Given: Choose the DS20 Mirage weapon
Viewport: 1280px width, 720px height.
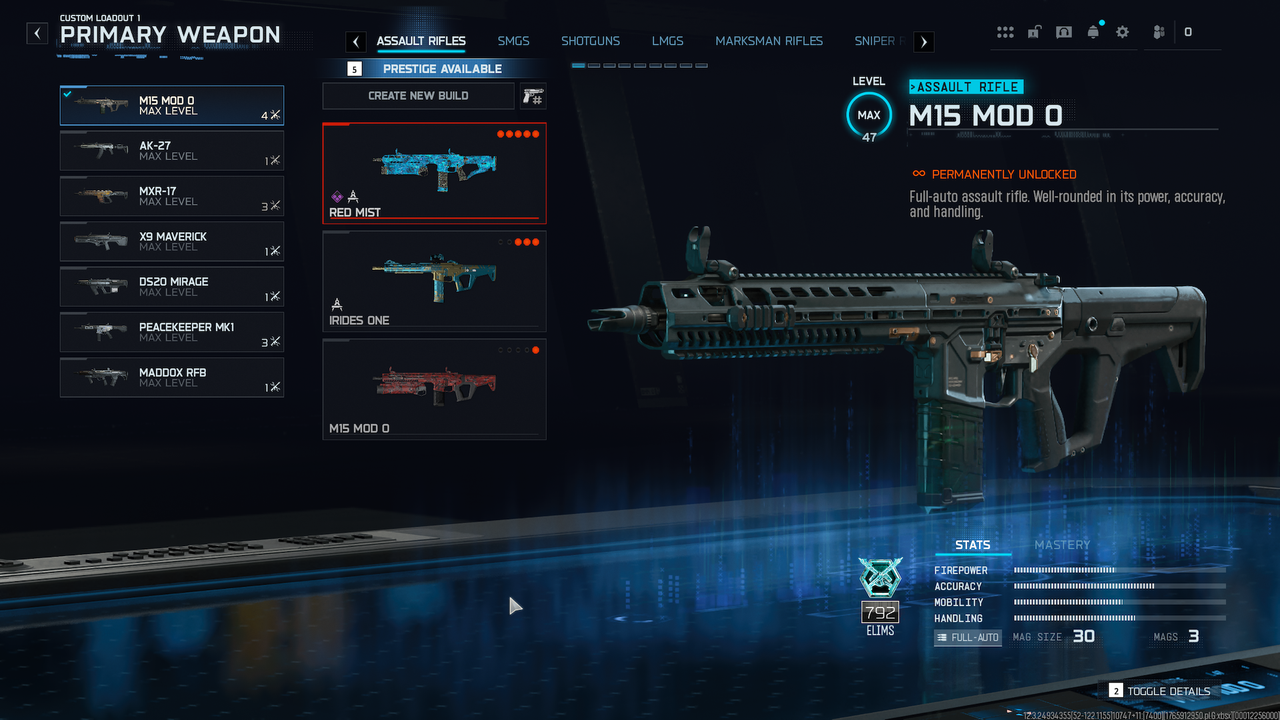Looking at the screenshot, I should (x=171, y=287).
